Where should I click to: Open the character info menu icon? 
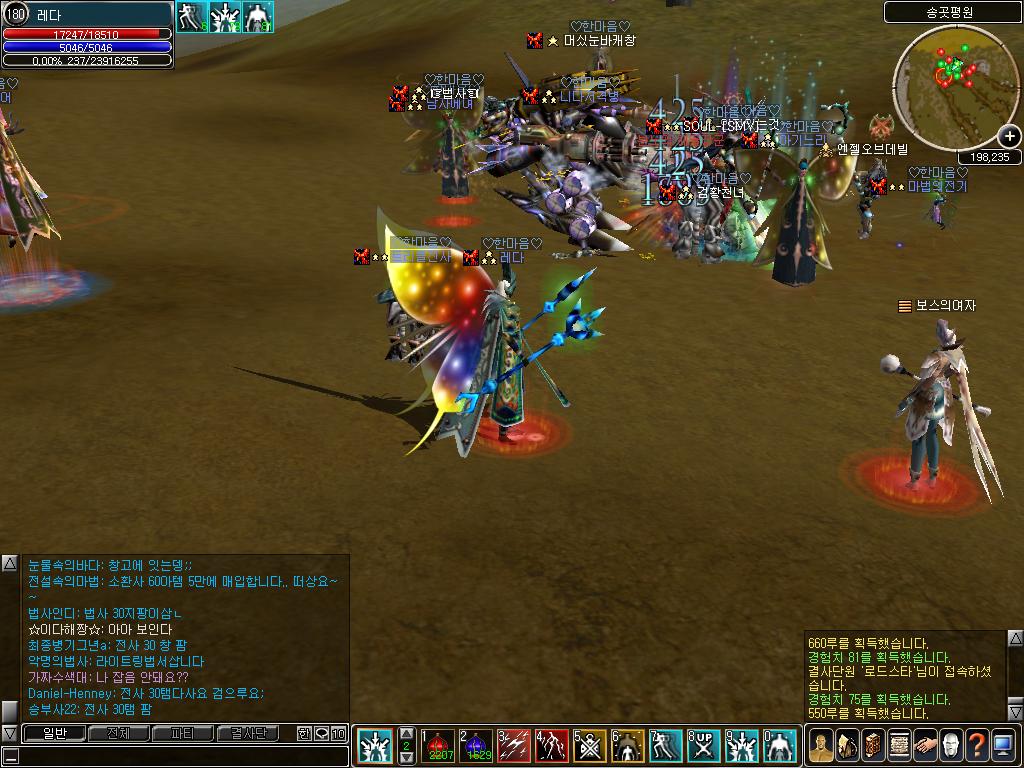[x=821, y=745]
